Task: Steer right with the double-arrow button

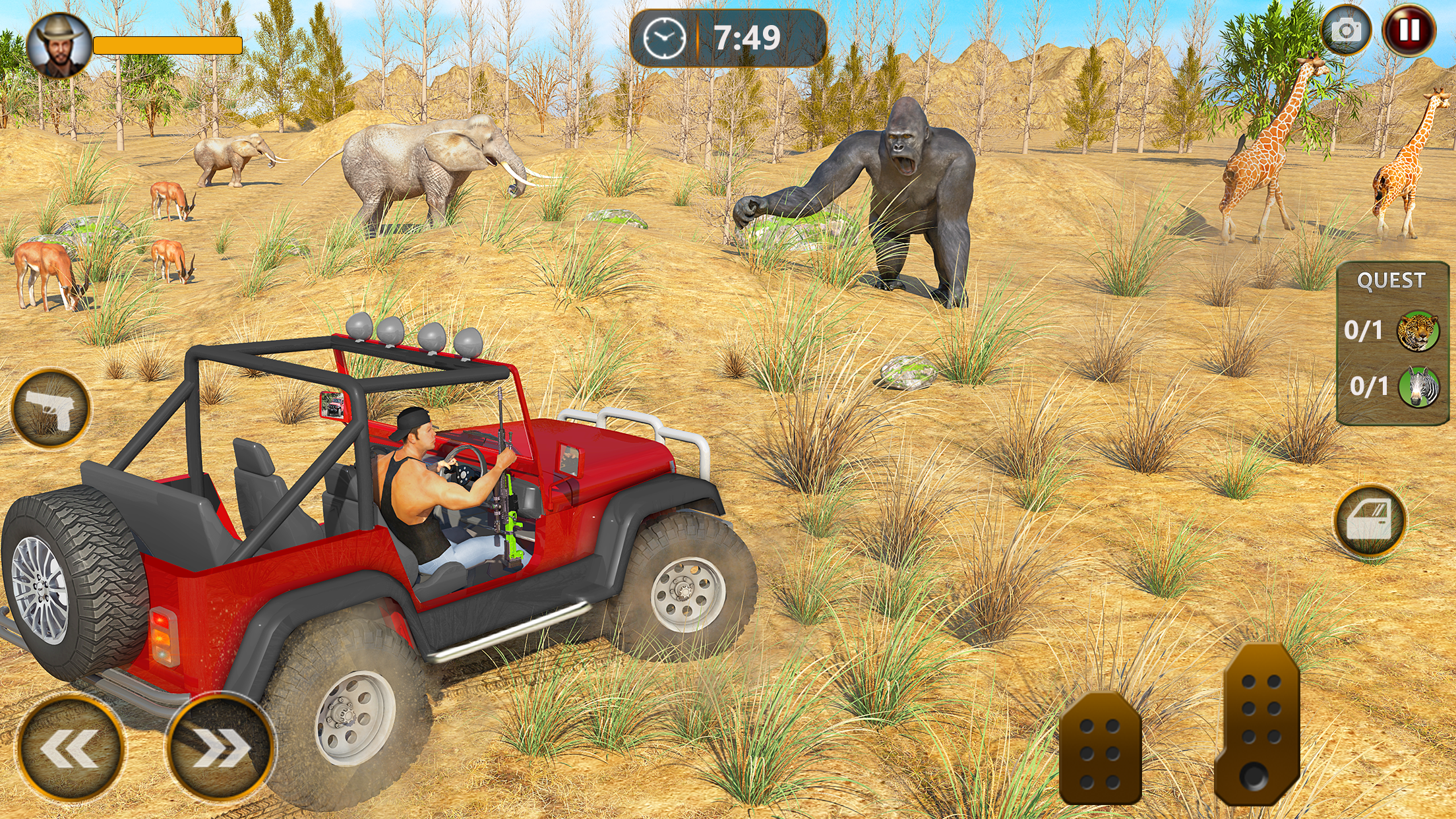Action: click(220, 748)
